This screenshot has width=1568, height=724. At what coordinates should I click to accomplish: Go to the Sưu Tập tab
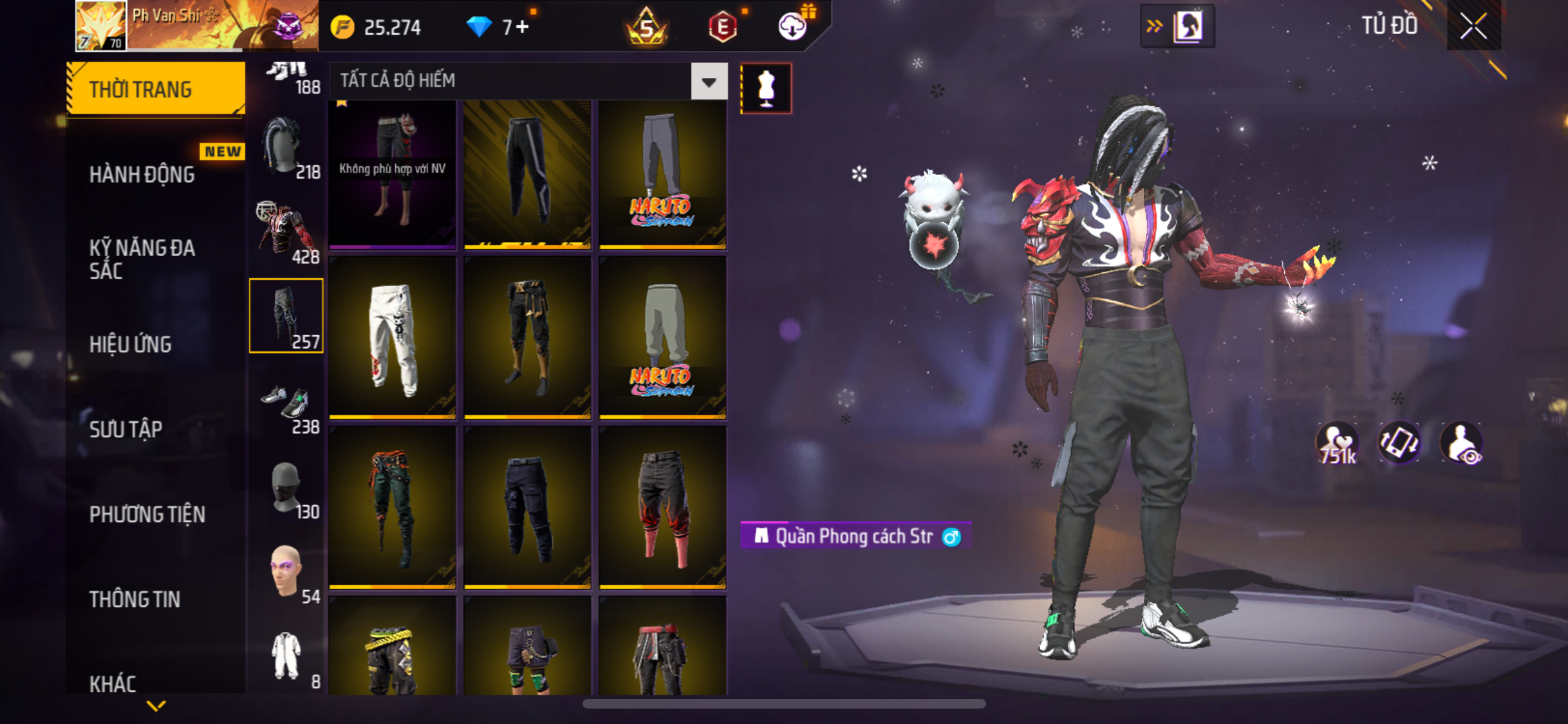(x=126, y=429)
